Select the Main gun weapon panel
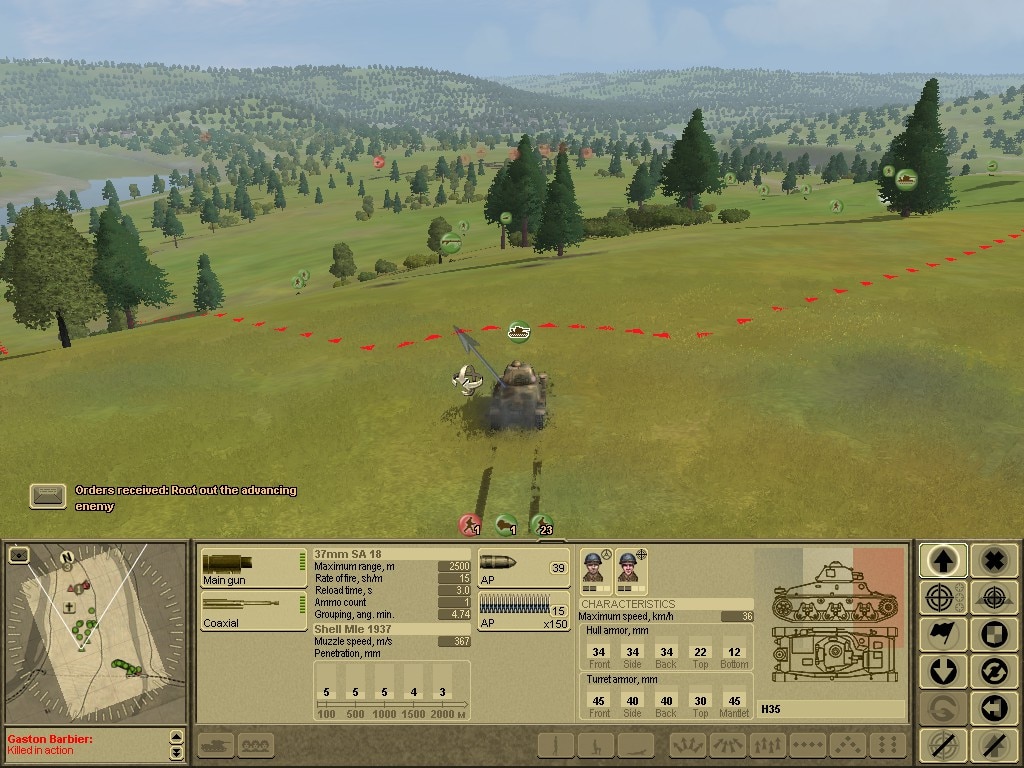 [x=253, y=567]
